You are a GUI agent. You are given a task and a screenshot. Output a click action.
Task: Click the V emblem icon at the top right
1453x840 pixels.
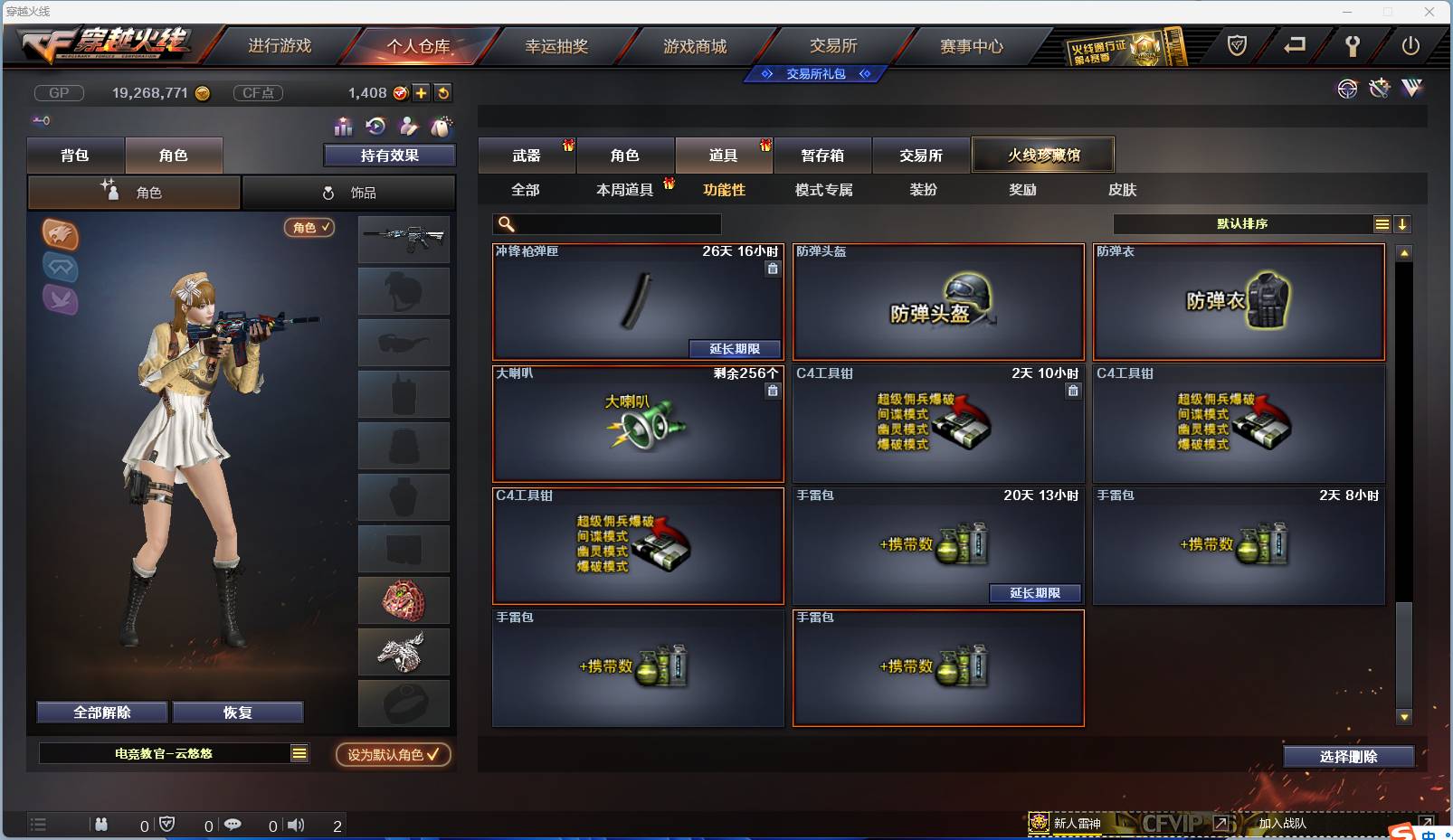coord(1410,89)
